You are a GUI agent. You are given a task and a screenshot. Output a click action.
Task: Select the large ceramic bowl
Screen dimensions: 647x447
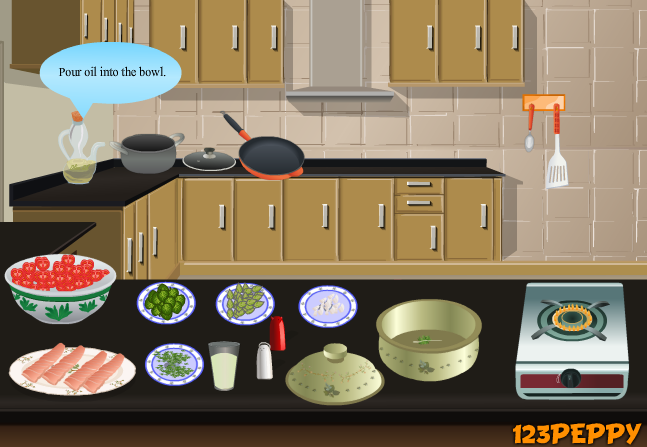click(x=428, y=338)
